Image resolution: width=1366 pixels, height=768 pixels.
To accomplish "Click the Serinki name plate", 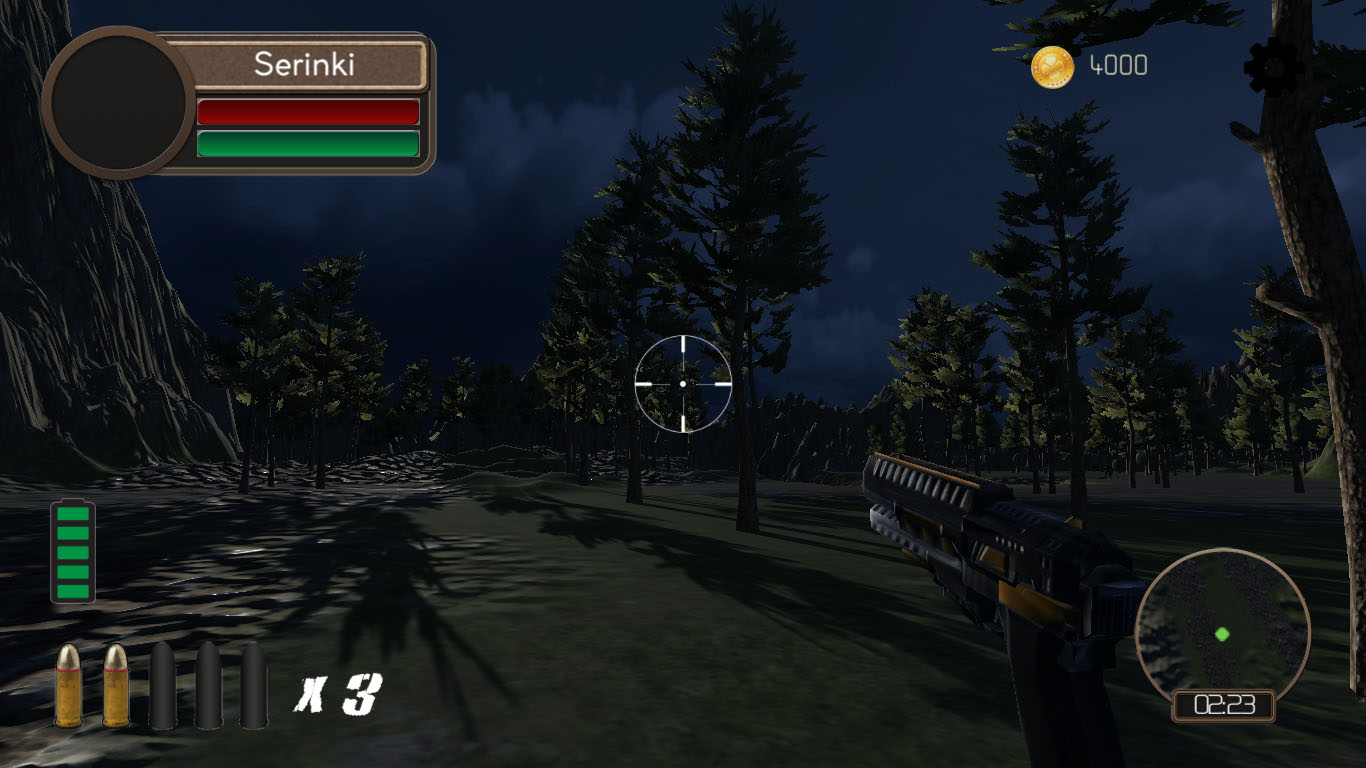I will click(306, 66).
